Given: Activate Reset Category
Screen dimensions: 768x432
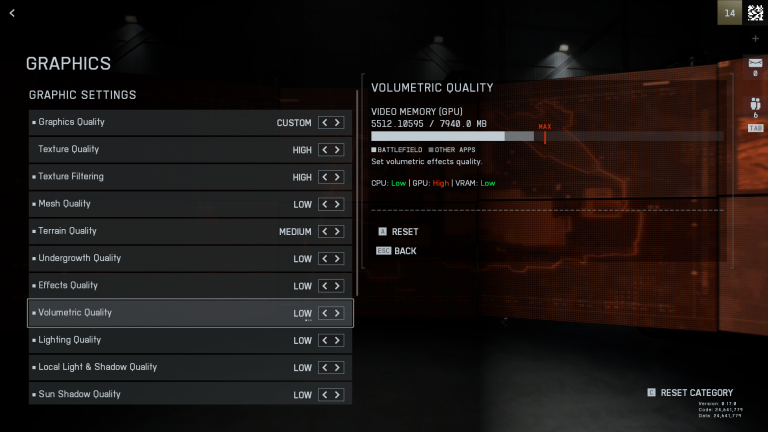Looking at the screenshot, I should pyautogui.click(x=696, y=392).
